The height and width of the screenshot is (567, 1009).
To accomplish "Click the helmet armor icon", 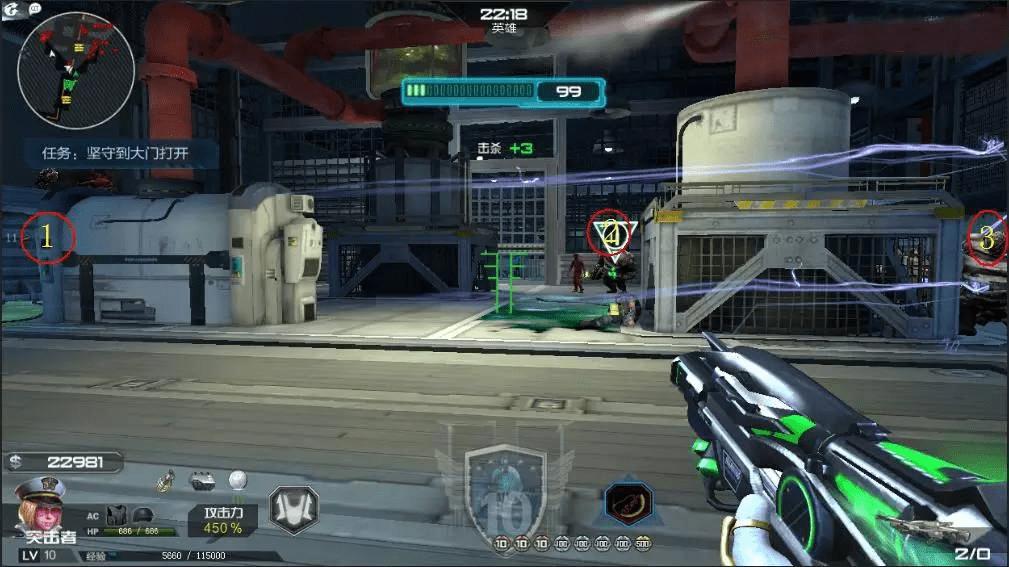I will [x=143, y=514].
